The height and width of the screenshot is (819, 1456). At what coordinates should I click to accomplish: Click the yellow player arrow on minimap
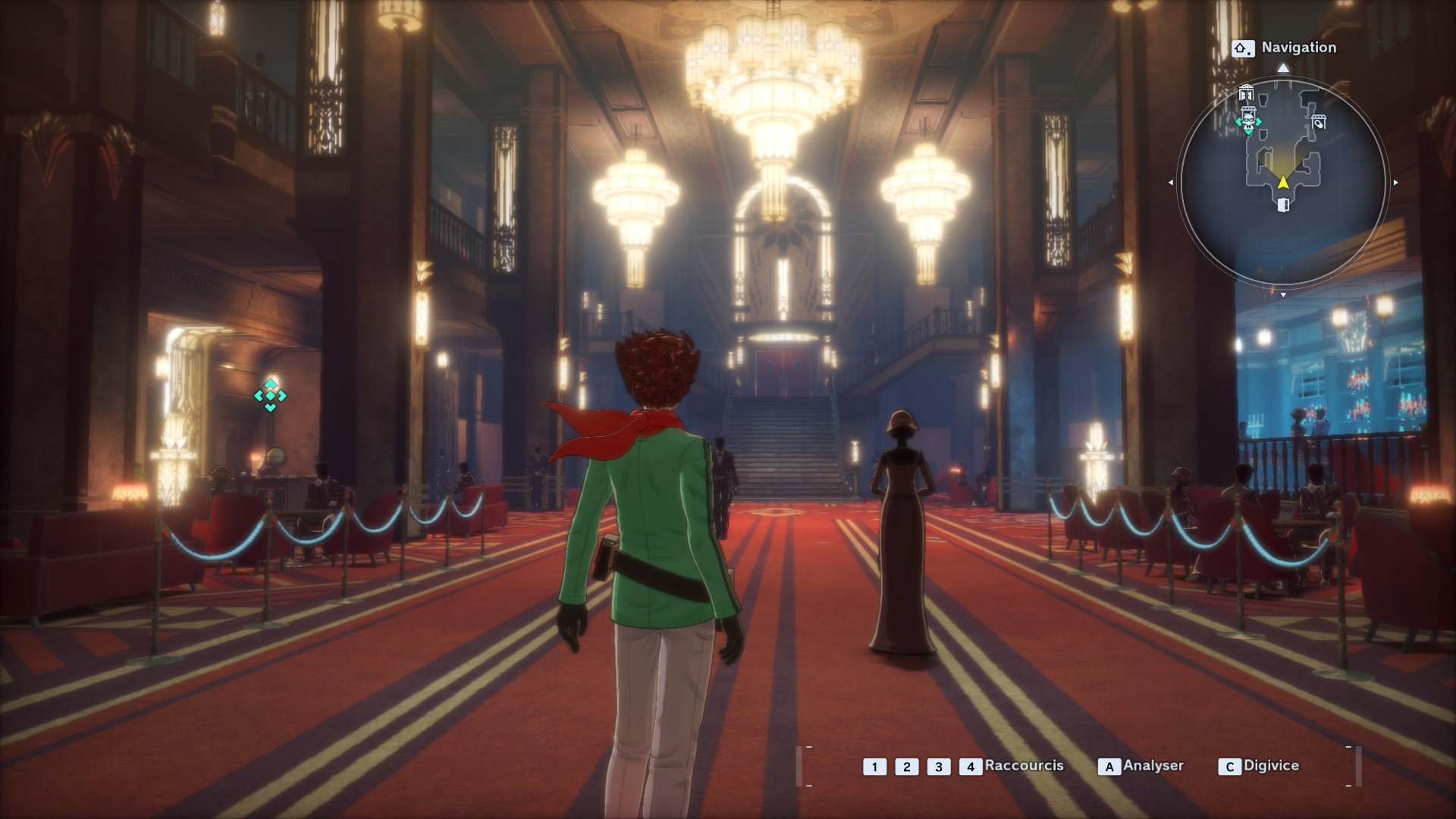point(1282,182)
